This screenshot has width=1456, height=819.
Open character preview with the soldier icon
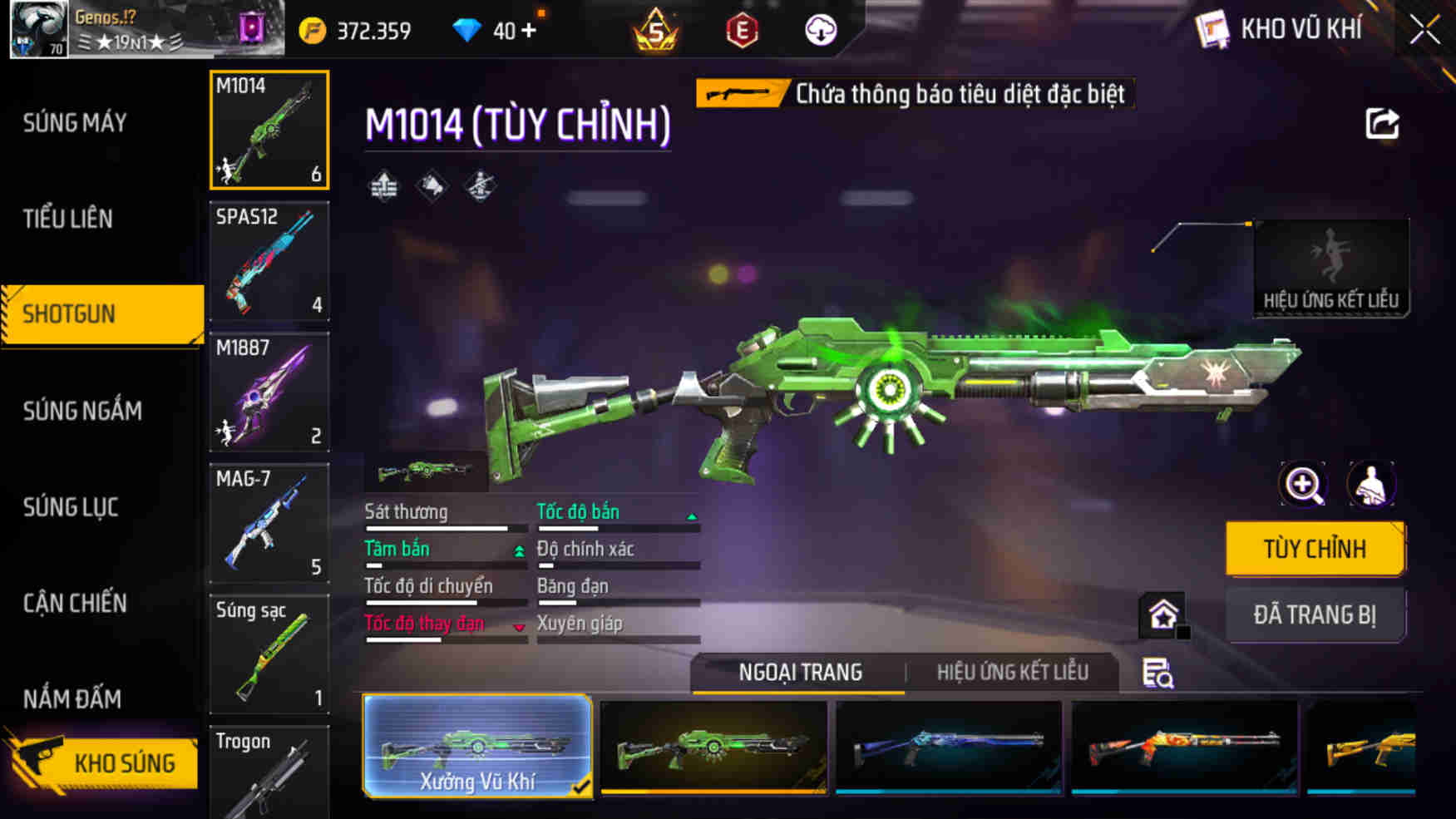1372,485
